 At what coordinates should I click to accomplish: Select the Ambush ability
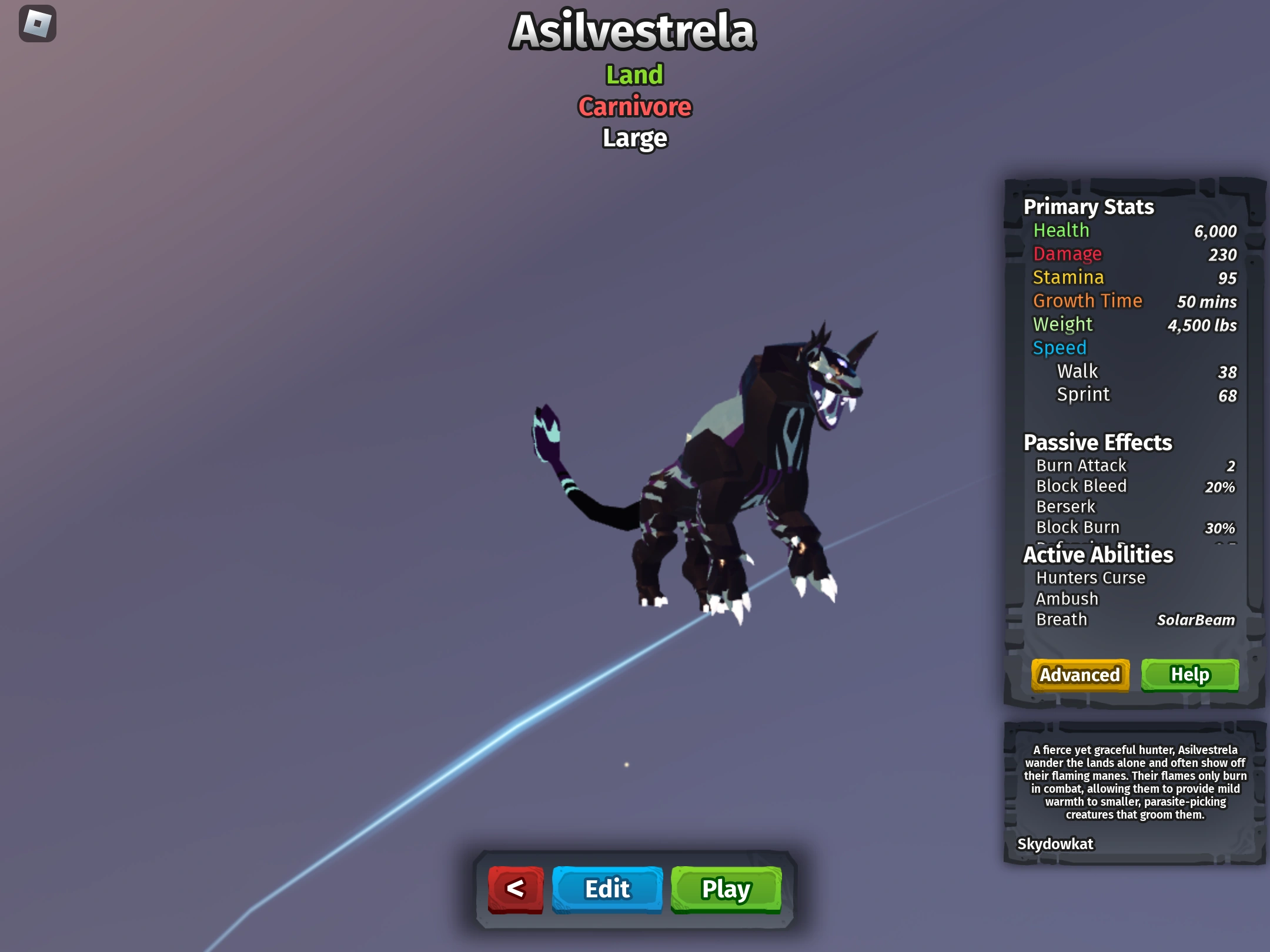coord(1067,598)
